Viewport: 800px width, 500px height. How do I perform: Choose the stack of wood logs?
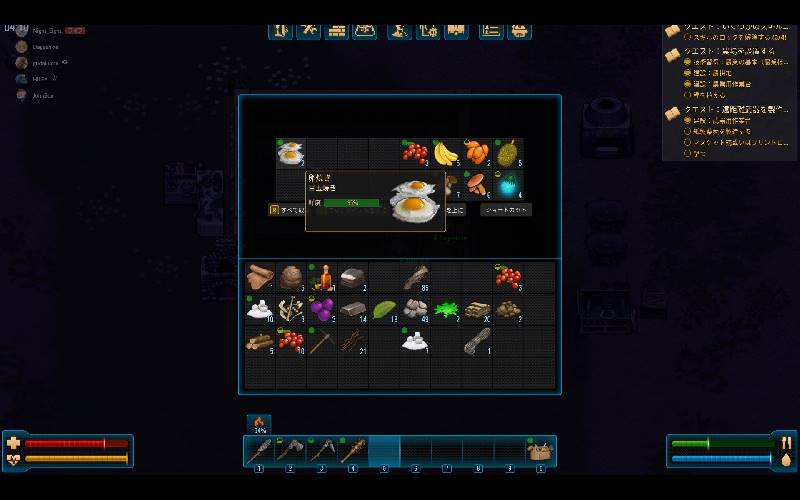260,341
